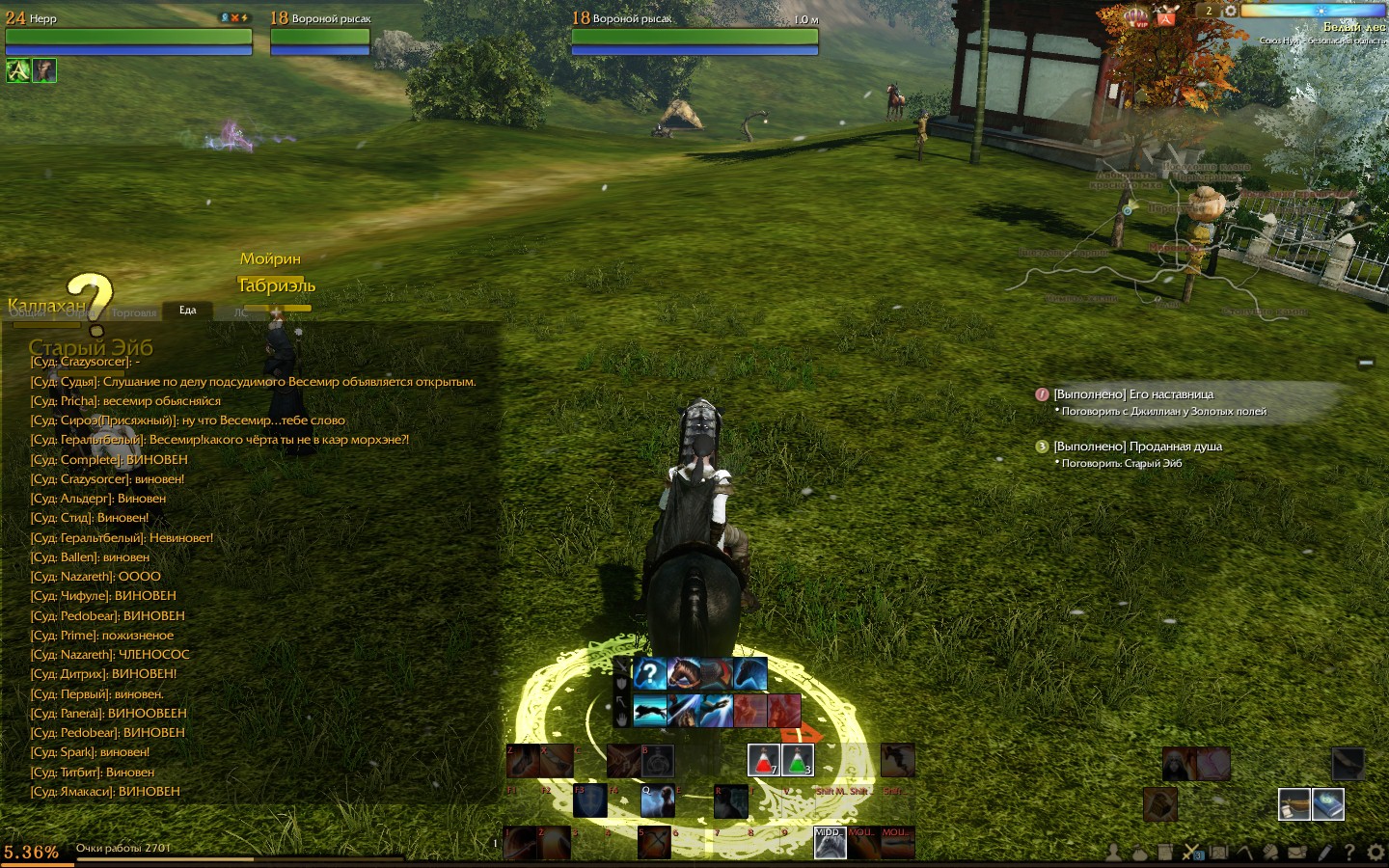This screenshot has height=868, width=1389.
Task: Activate the Q slot hooded figure skill
Action: click(658, 800)
